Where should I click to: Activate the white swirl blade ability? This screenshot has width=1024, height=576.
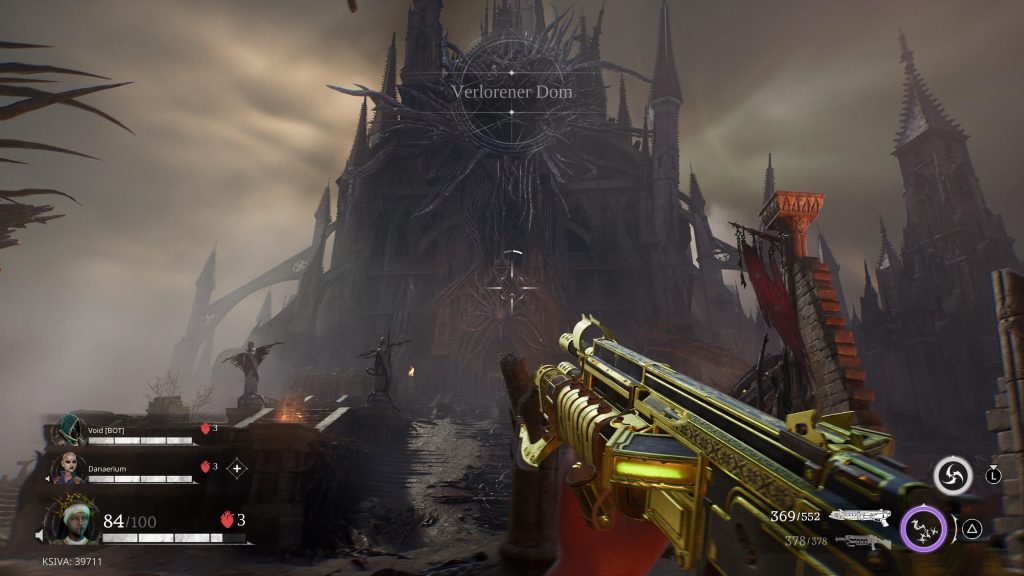click(952, 475)
